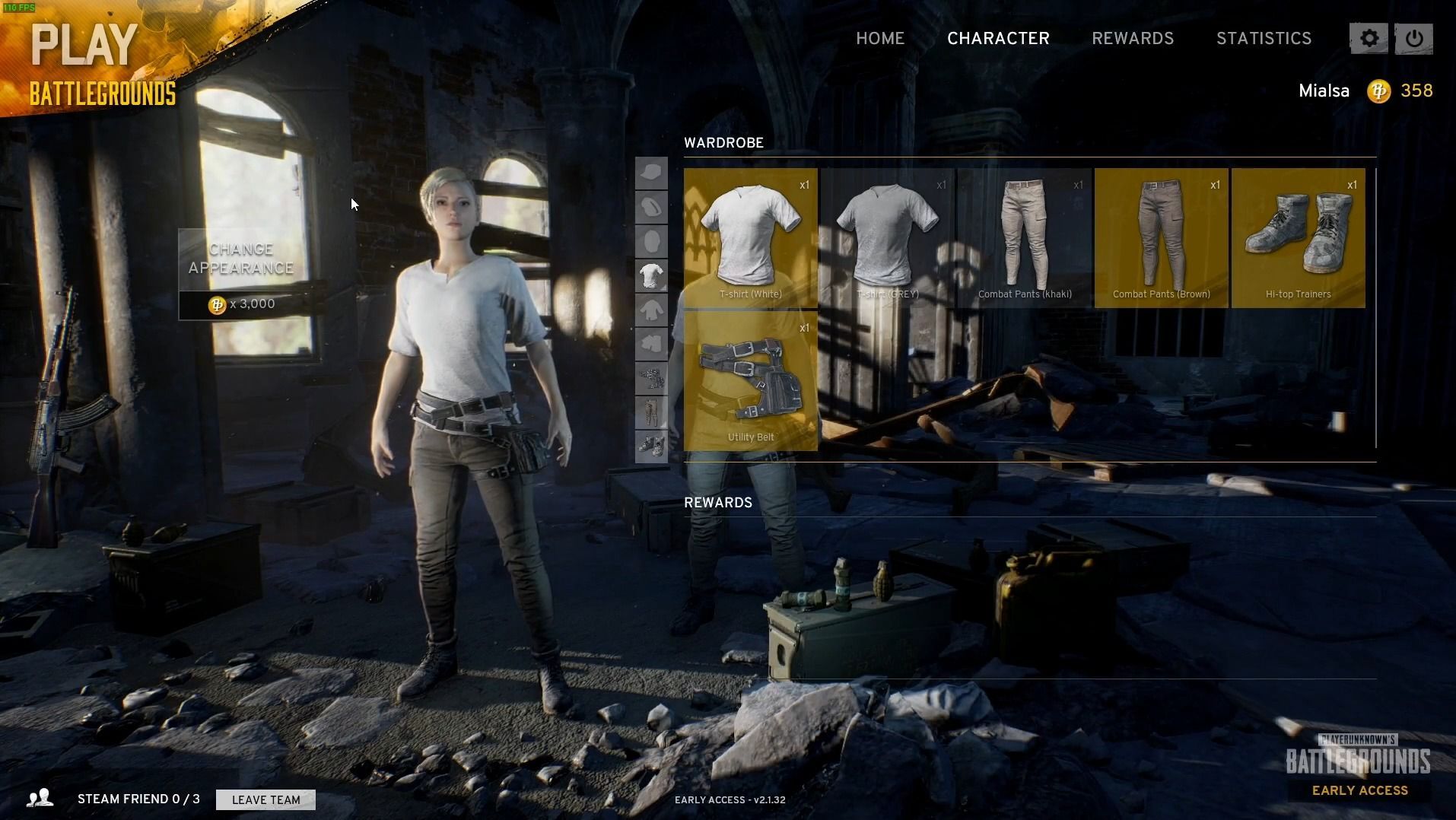Image resolution: width=1456 pixels, height=820 pixels.
Task: Go to the Rewards tab
Action: coord(1133,39)
